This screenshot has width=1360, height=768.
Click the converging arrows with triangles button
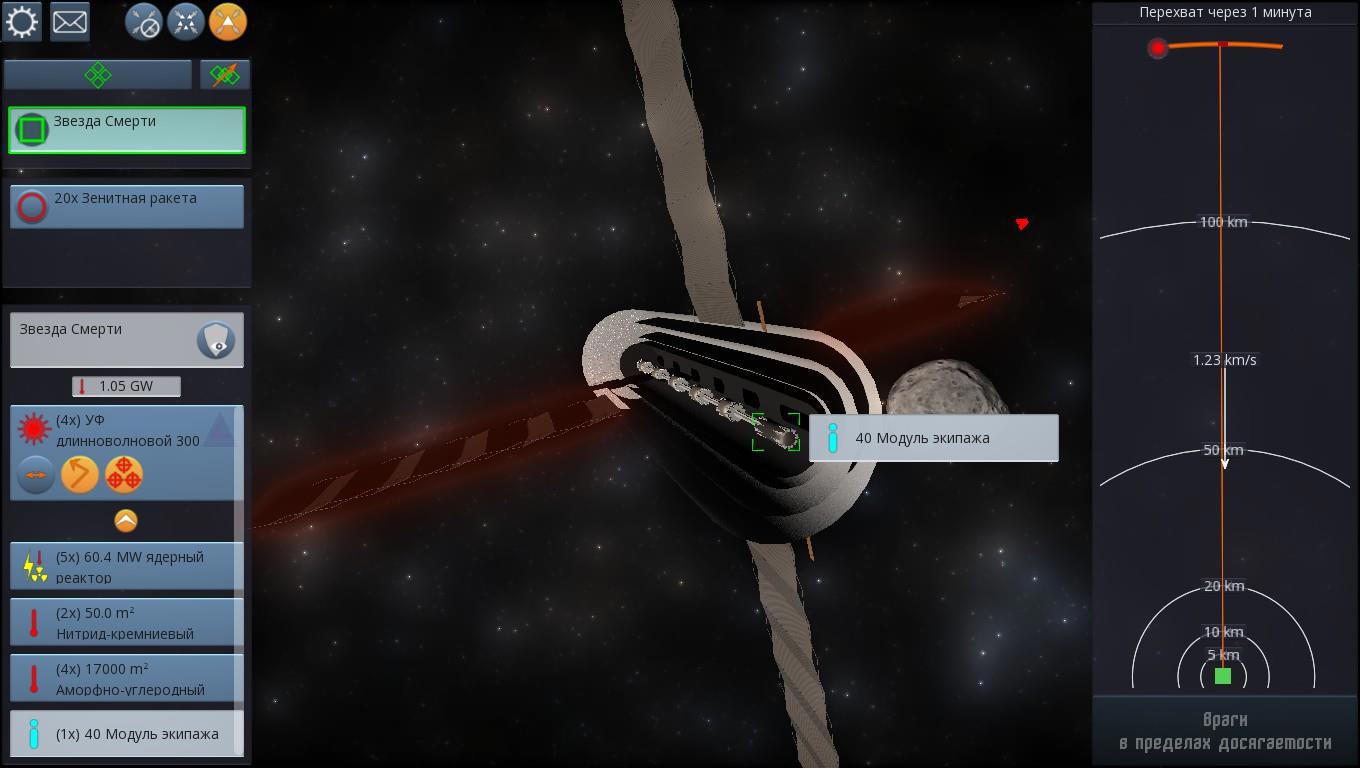point(186,22)
